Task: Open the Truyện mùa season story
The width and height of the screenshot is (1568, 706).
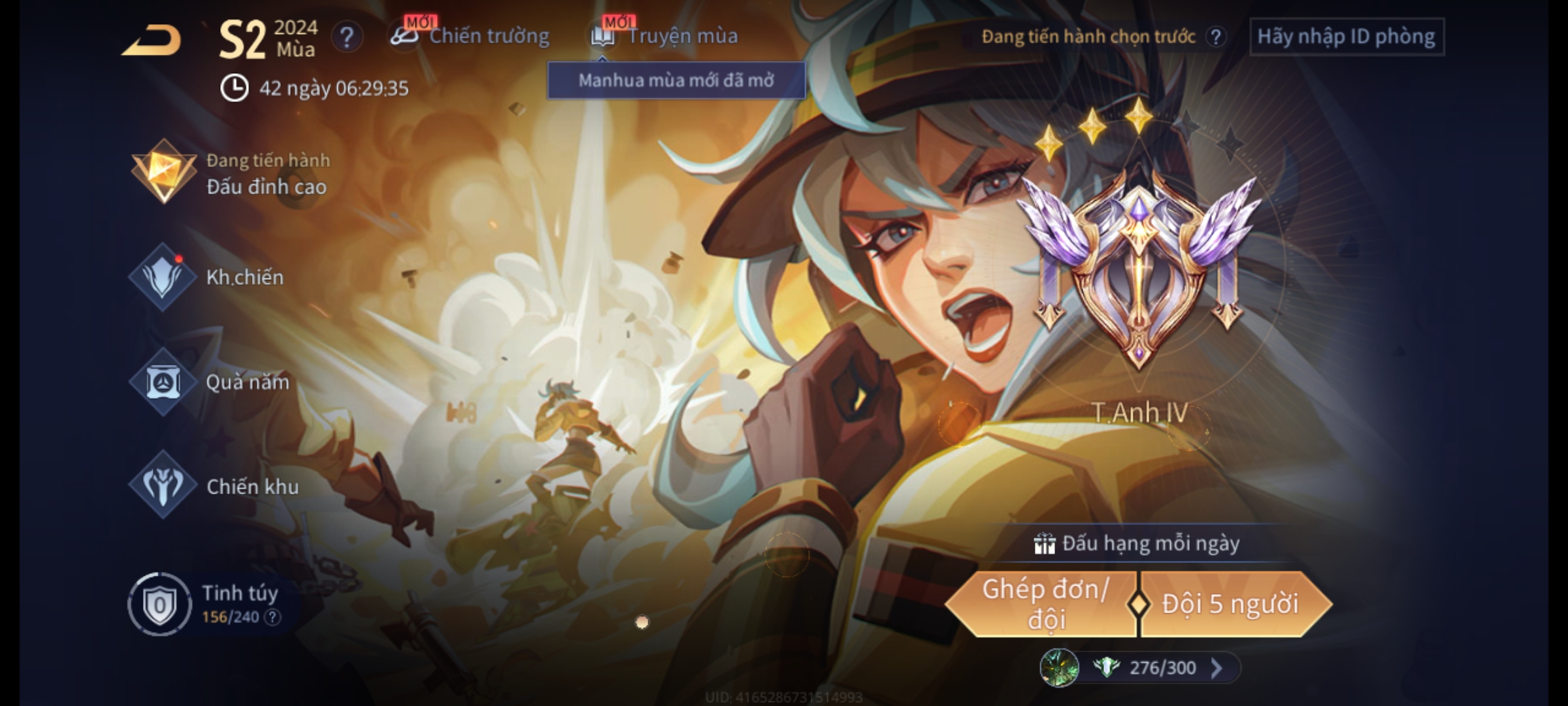Action: pyautogui.click(x=666, y=36)
